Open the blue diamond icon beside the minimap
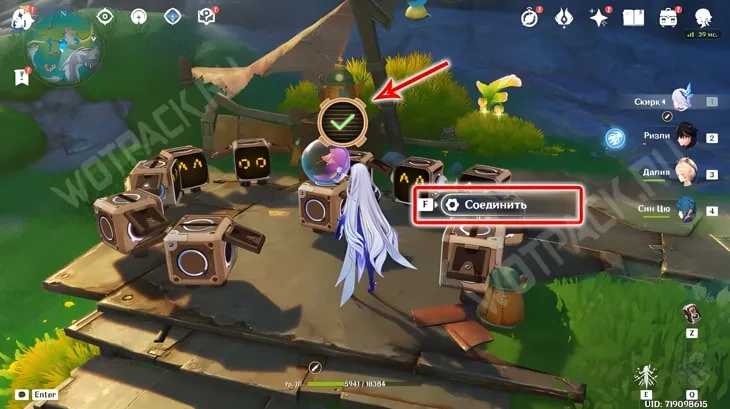The height and width of the screenshot is (409, 730). coord(172,16)
